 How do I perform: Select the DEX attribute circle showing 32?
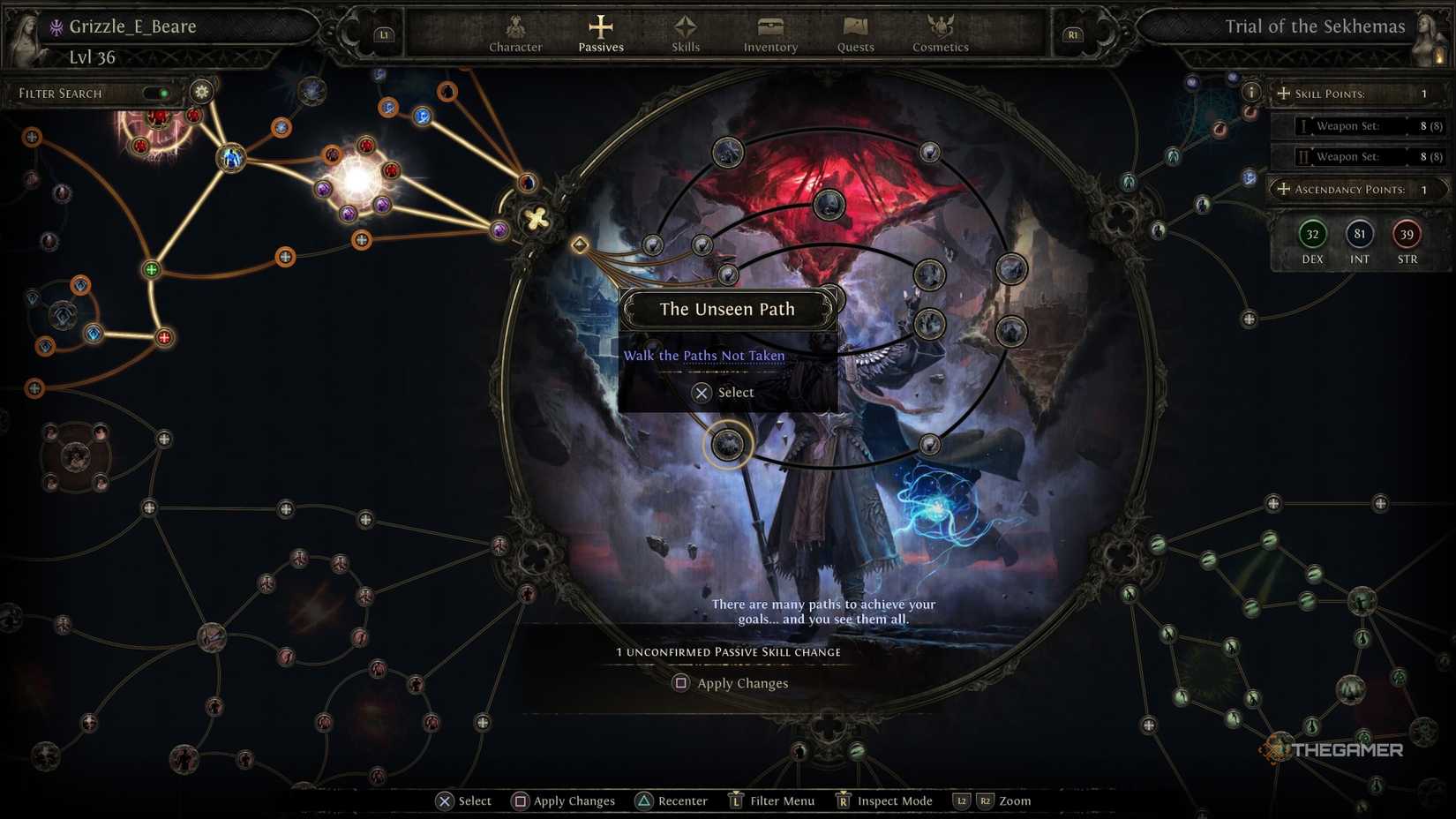tap(1311, 235)
